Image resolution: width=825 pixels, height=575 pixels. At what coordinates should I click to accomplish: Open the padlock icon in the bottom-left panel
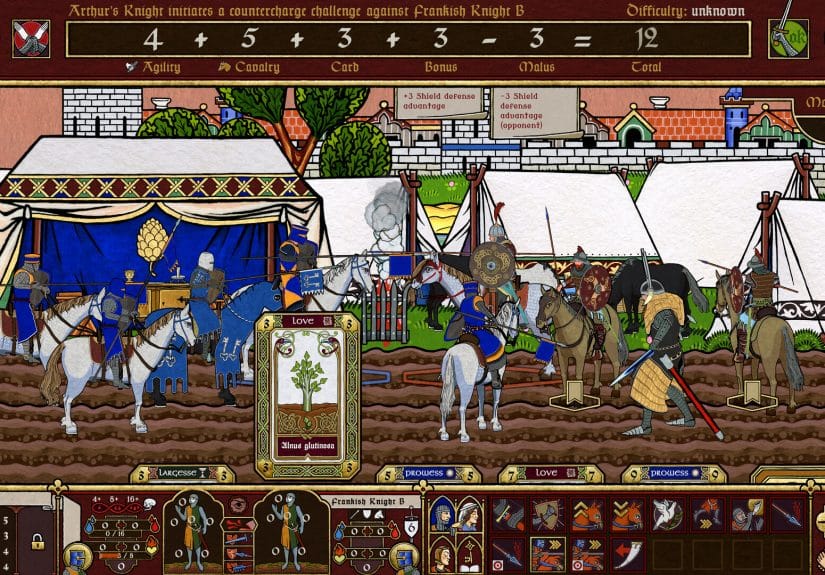pyautogui.click(x=38, y=543)
